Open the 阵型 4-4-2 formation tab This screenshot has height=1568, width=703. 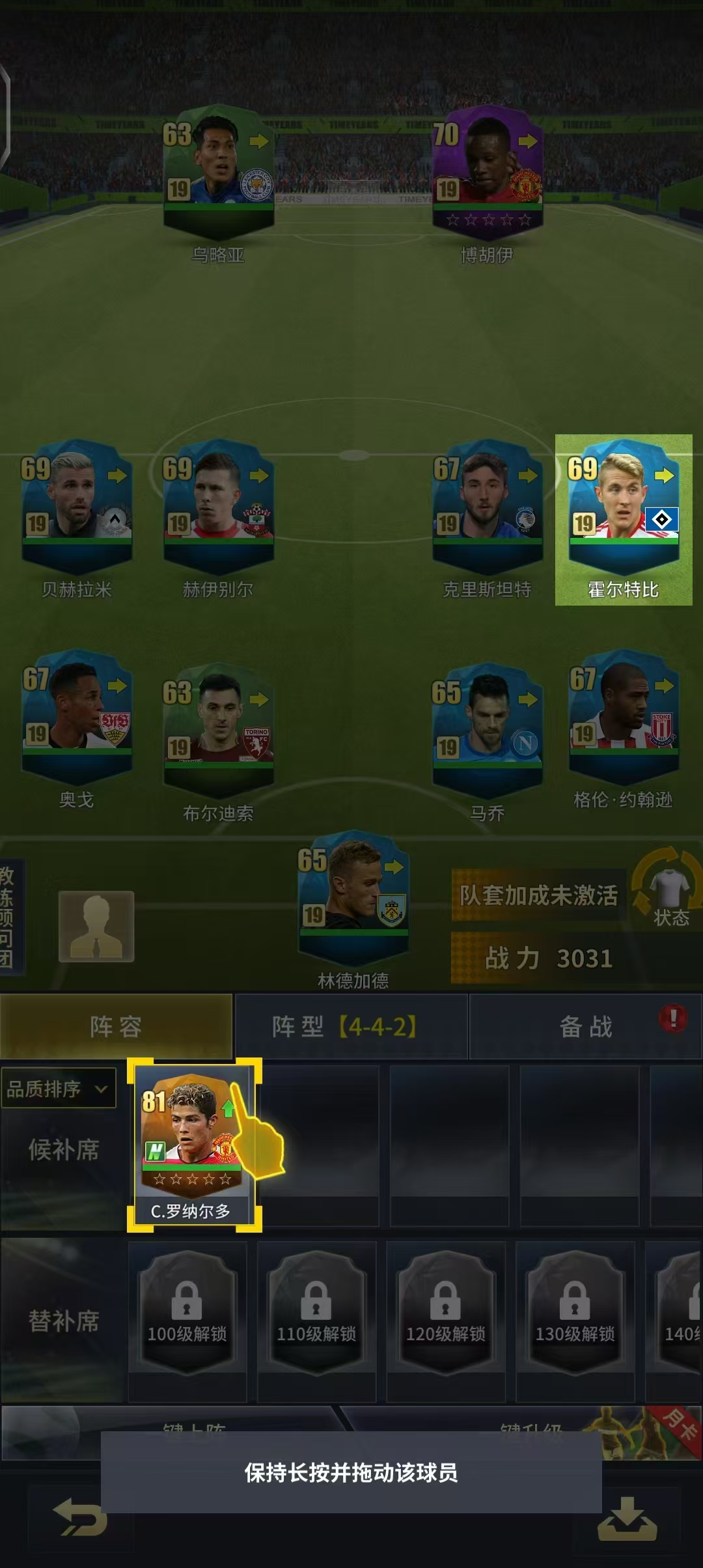pos(350,1027)
